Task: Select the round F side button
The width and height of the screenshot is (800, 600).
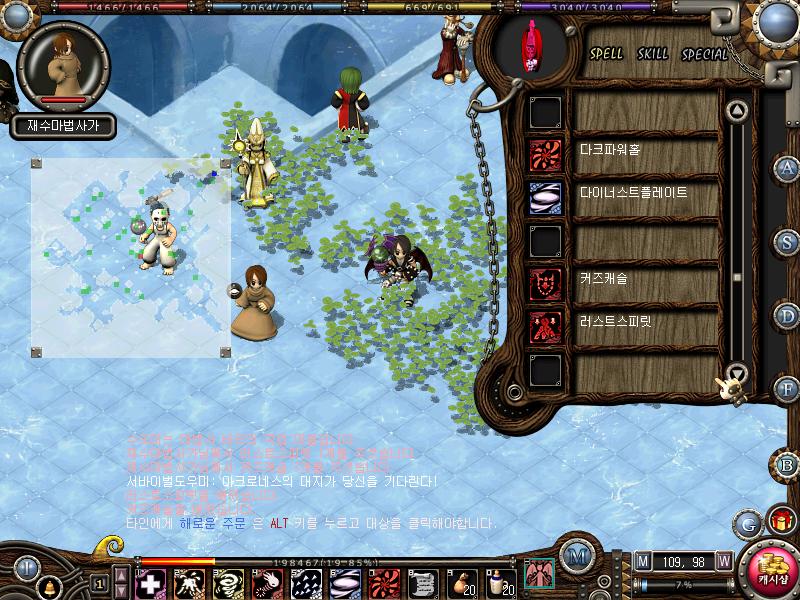Action: [x=788, y=389]
